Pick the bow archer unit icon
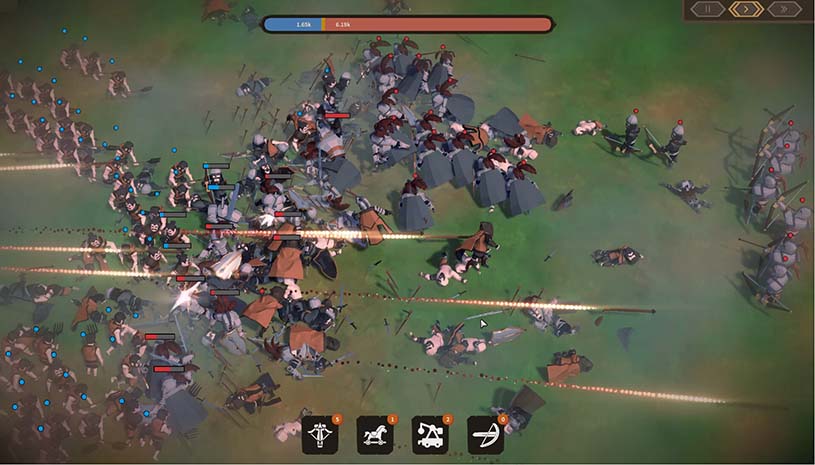Screen dimensions: 815x465 pos(485,435)
